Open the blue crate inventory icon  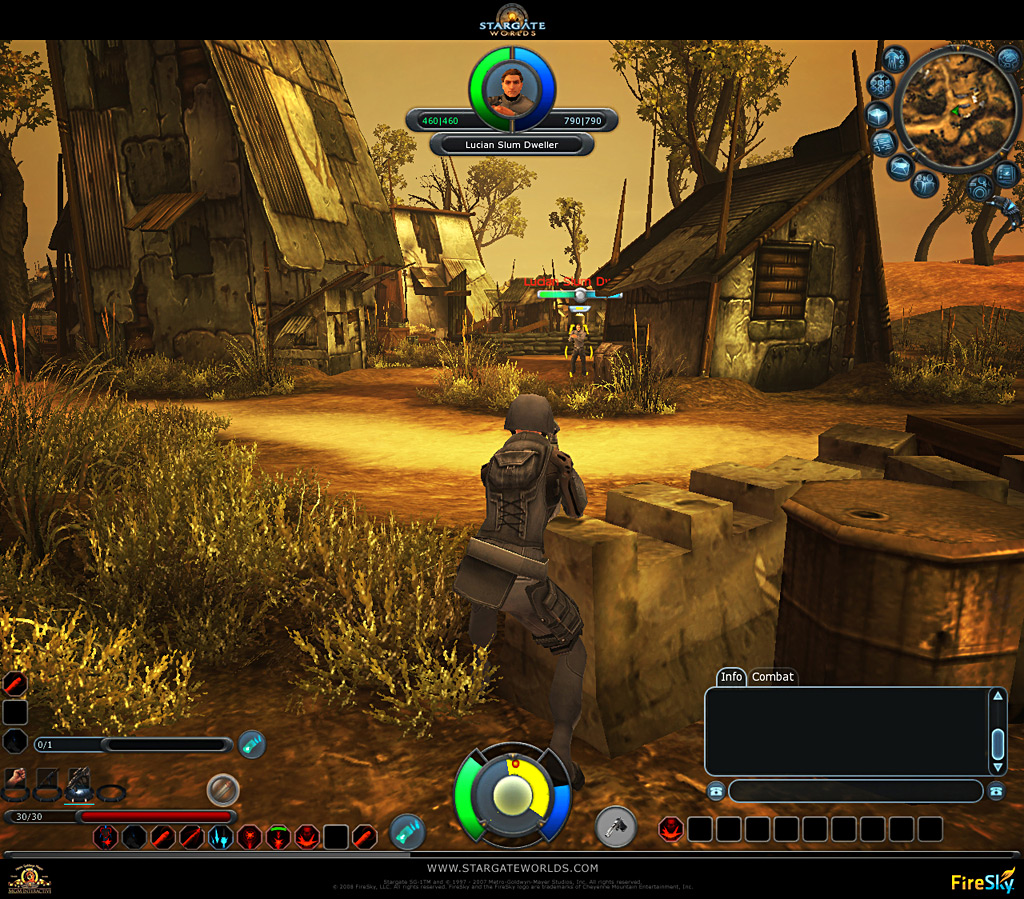[x=878, y=115]
